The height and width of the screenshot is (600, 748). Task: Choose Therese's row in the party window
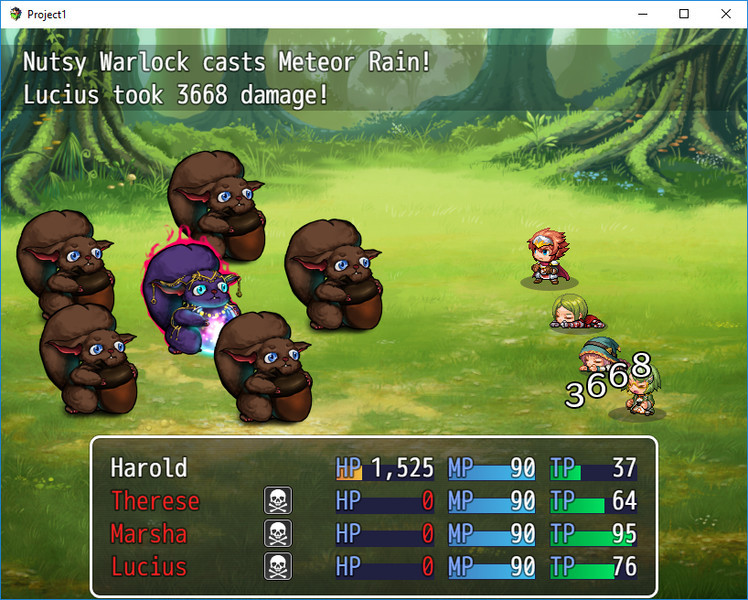[155, 501]
